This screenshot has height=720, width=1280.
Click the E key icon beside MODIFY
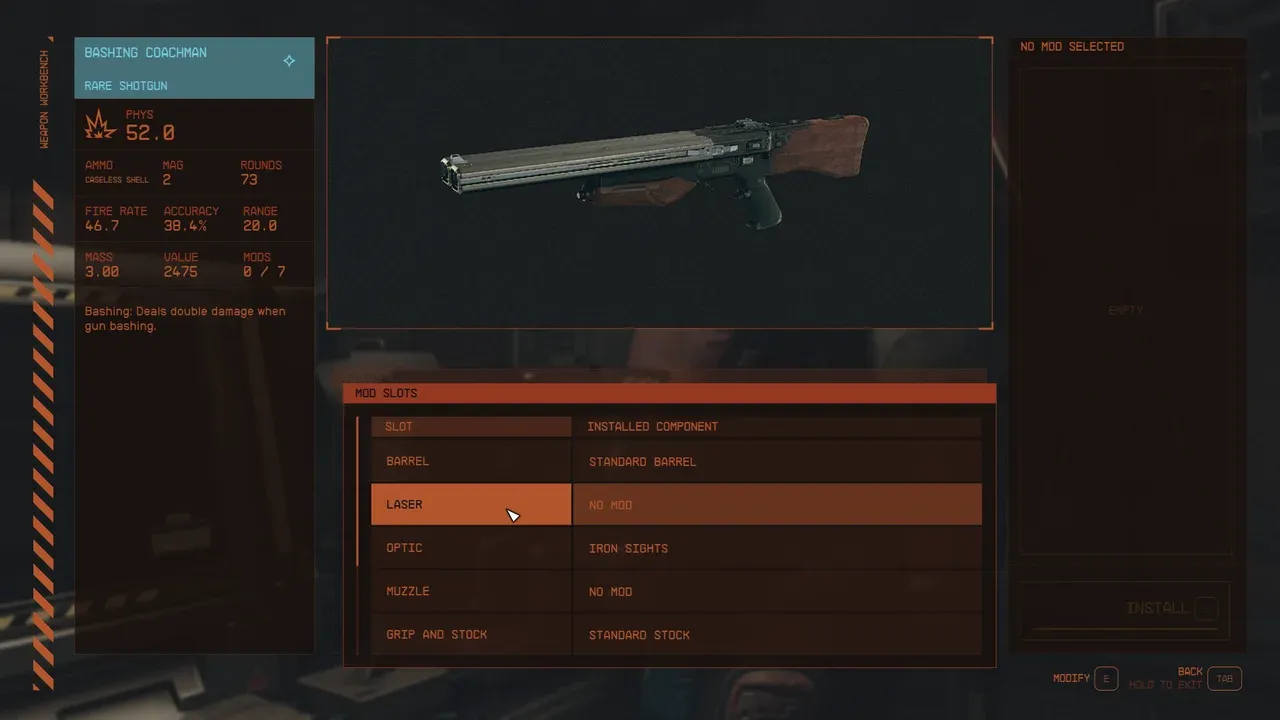tap(1106, 678)
